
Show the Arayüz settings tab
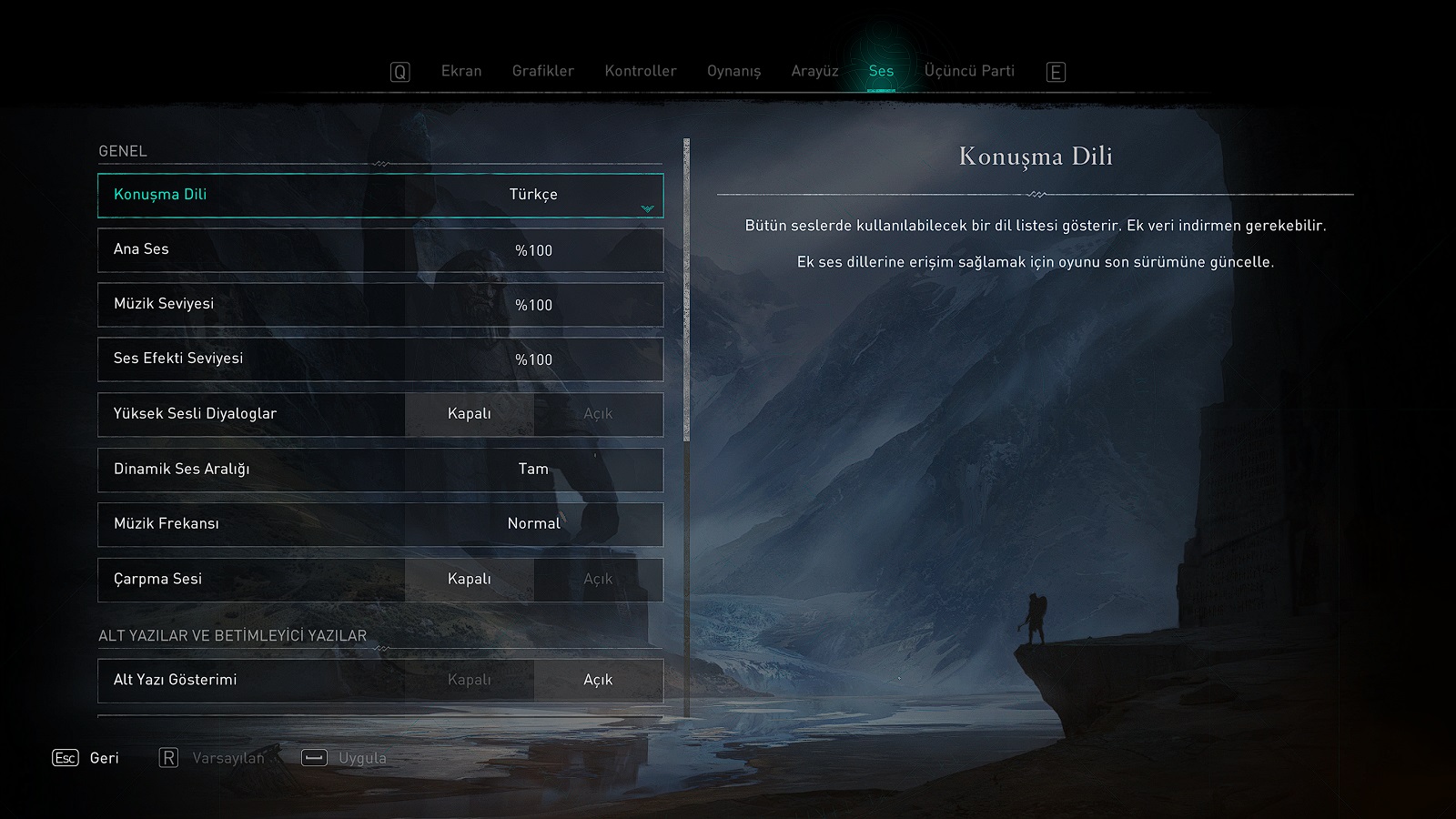pyautogui.click(x=814, y=71)
